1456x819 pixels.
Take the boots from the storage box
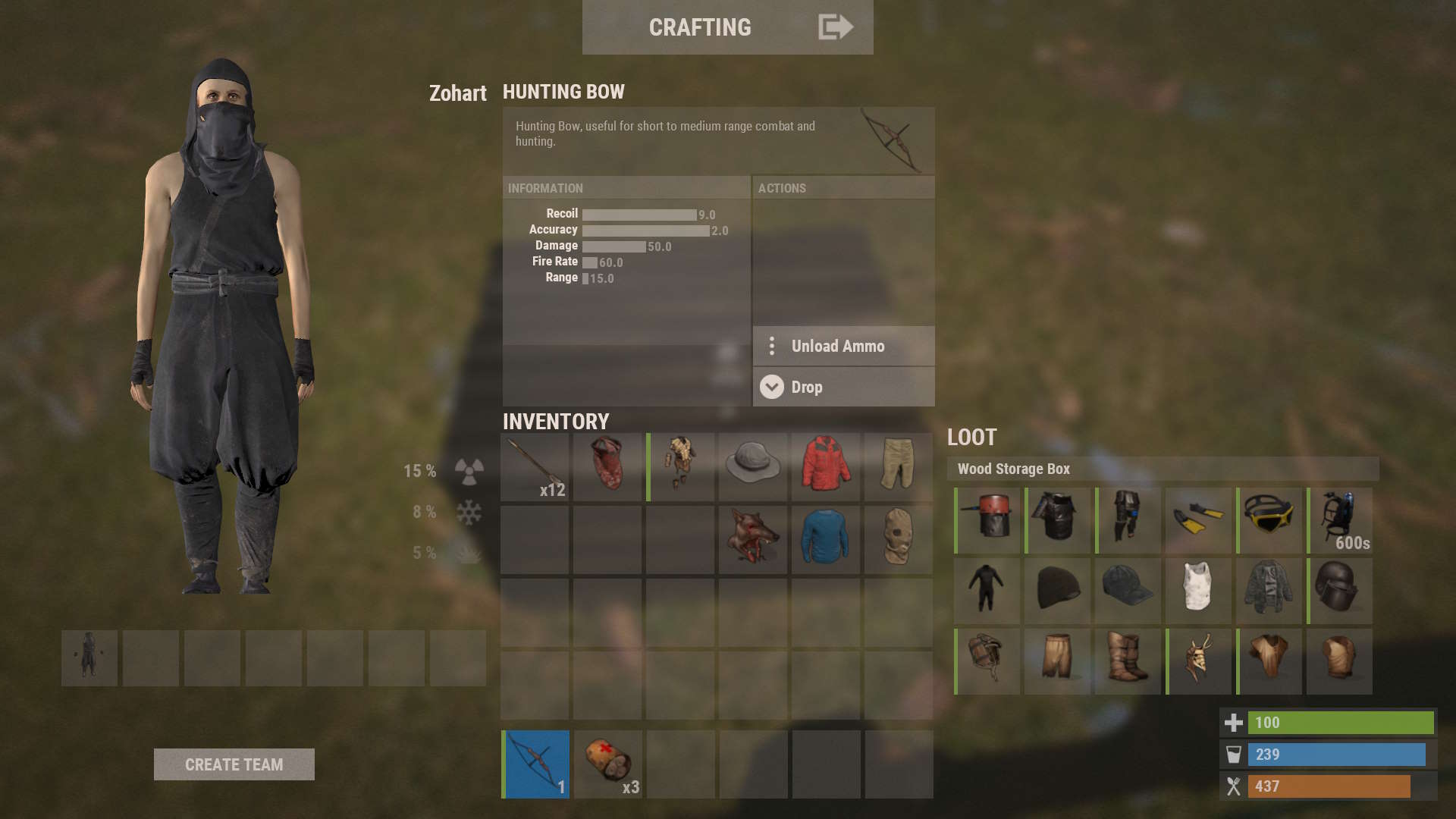pos(1128,661)
